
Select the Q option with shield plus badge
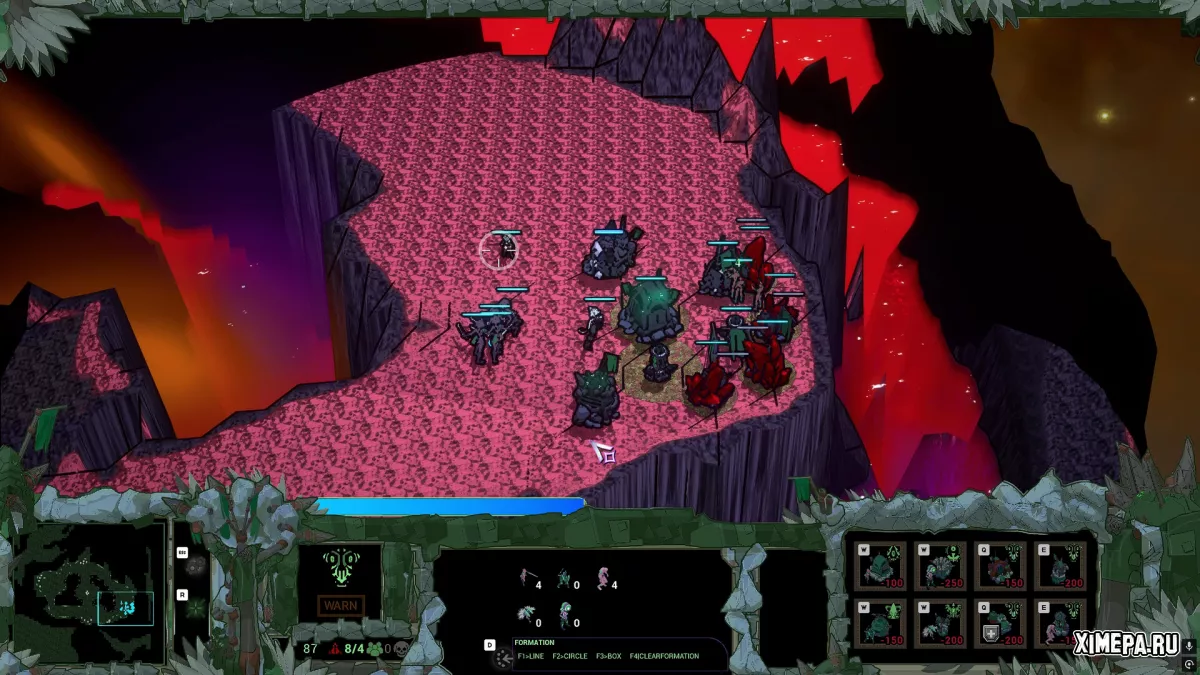point(1001,624)
